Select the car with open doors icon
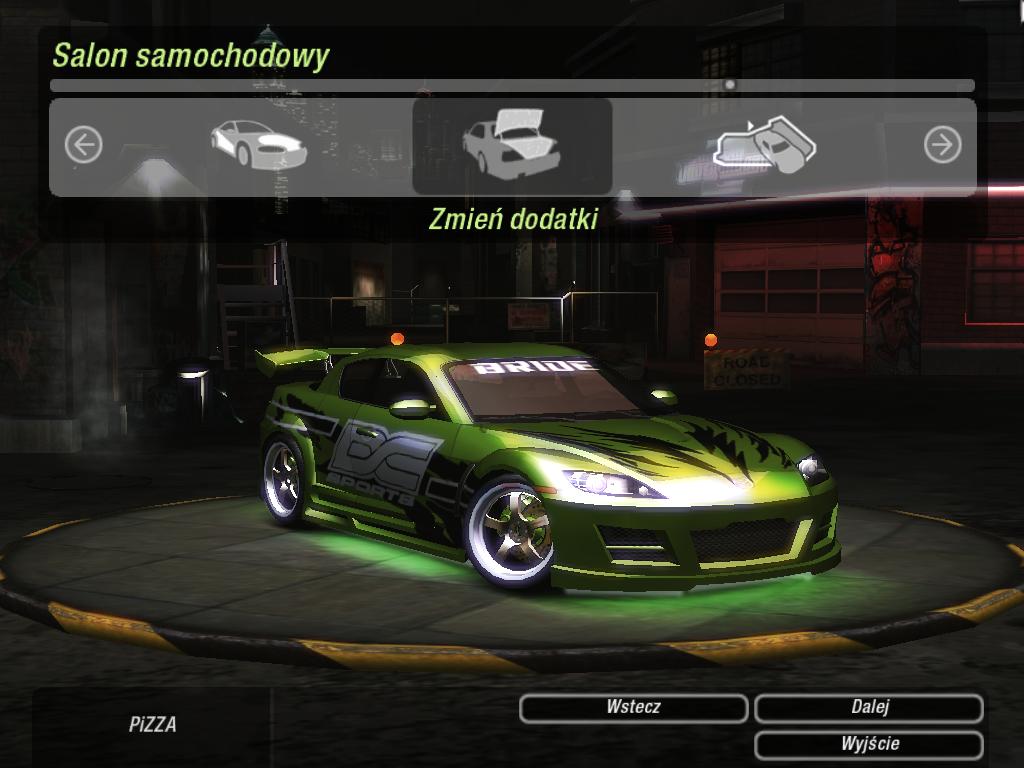The image size is (1024, 768). point(765,146)
